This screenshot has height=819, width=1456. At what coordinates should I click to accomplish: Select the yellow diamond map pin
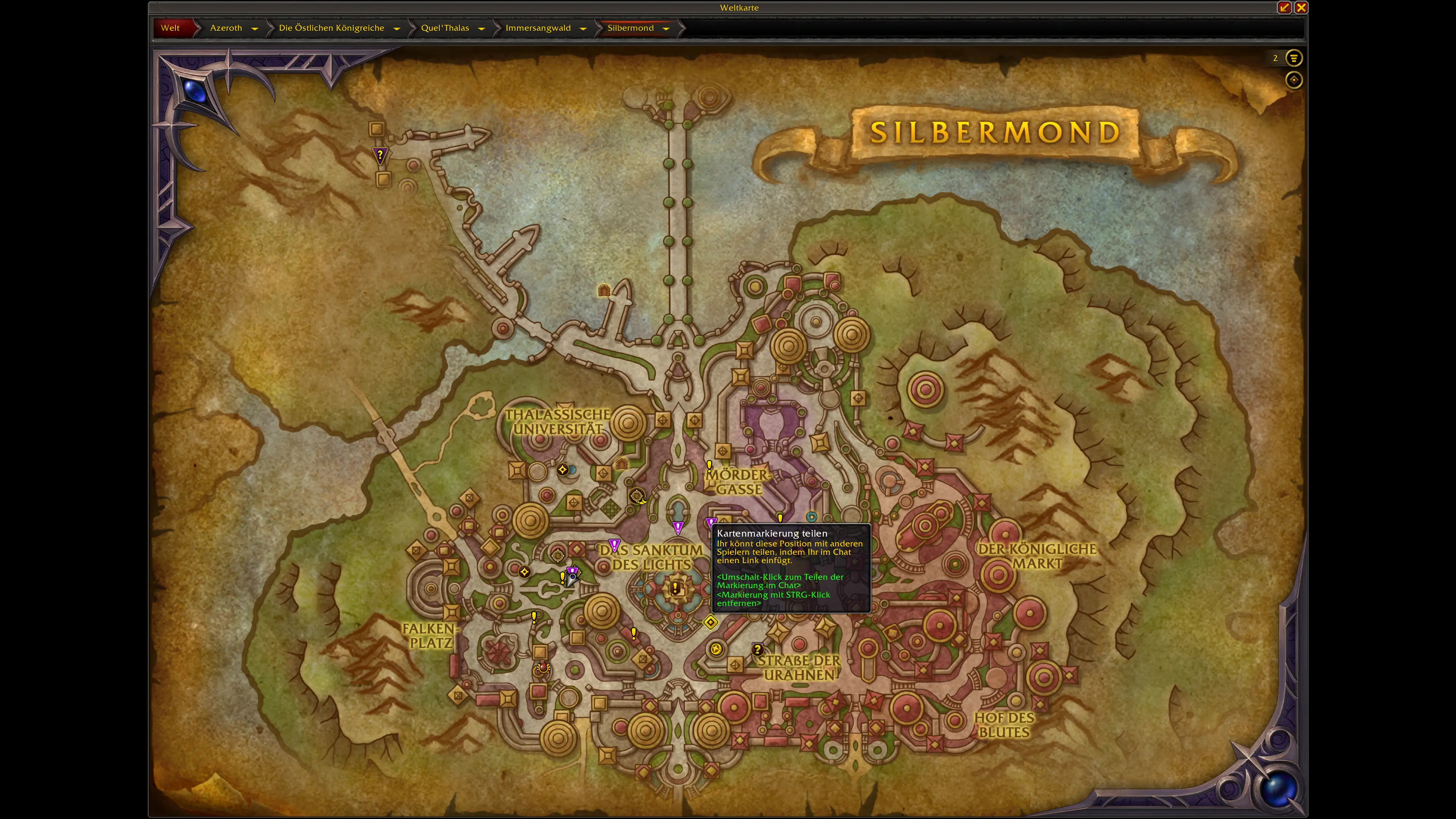(711, 622)
